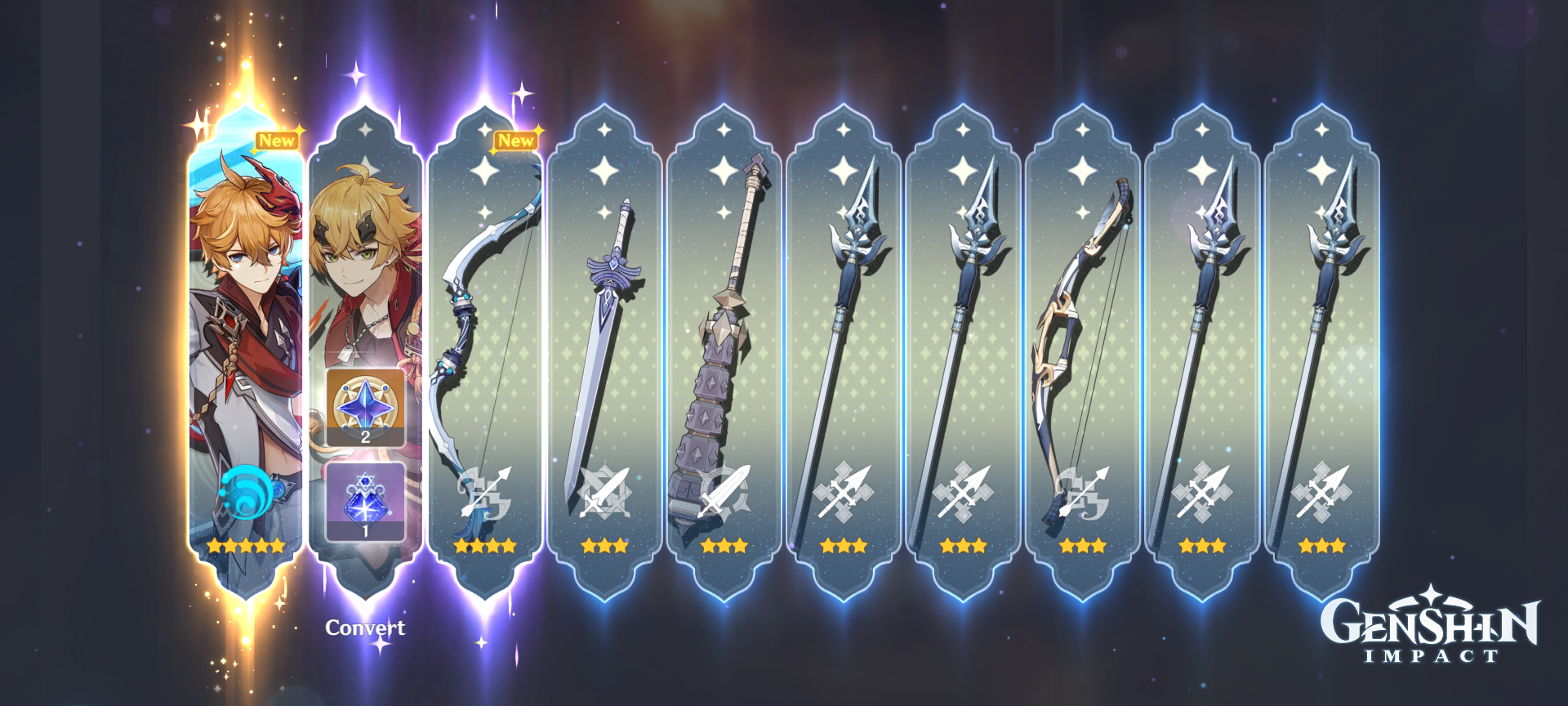Screen dimensions: 1568x706
Task: Click the New badge on the 4-star bow
Action: [x=518, y=141]
